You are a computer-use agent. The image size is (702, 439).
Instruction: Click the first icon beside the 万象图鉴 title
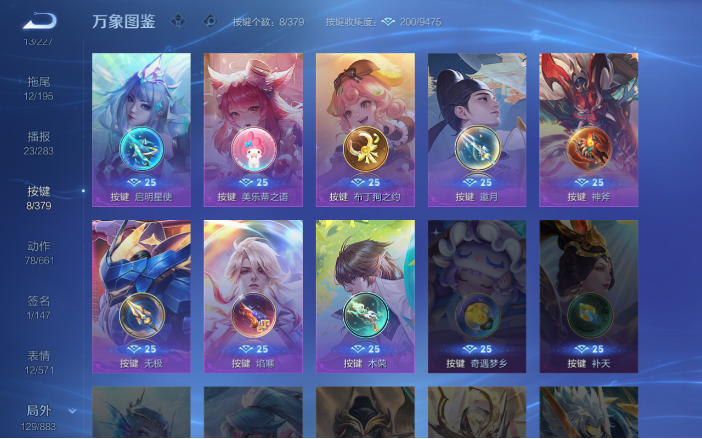click(179, 21)
